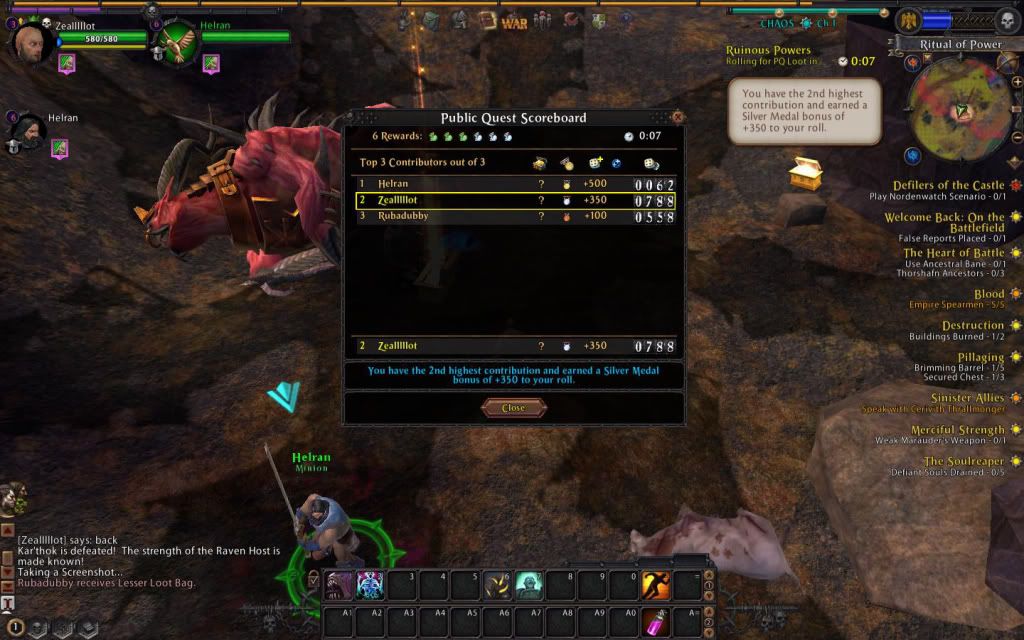
Task: Dismiss scoreboard with the X corner button
Action: [677, 117]
